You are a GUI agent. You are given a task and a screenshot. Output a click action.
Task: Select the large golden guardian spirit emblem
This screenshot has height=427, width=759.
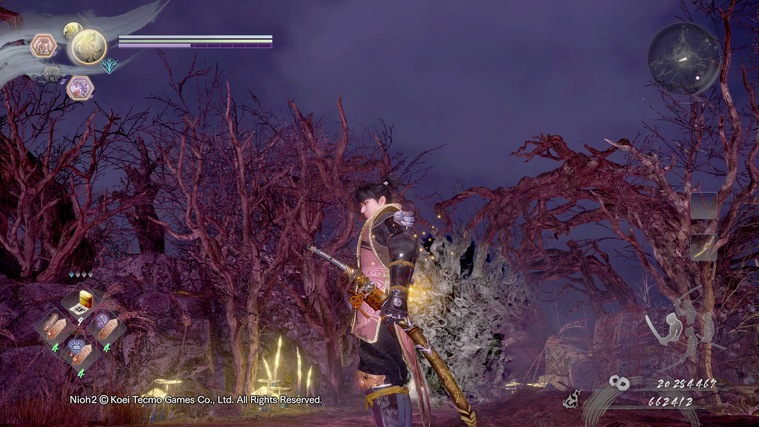(x=87, y=46)
